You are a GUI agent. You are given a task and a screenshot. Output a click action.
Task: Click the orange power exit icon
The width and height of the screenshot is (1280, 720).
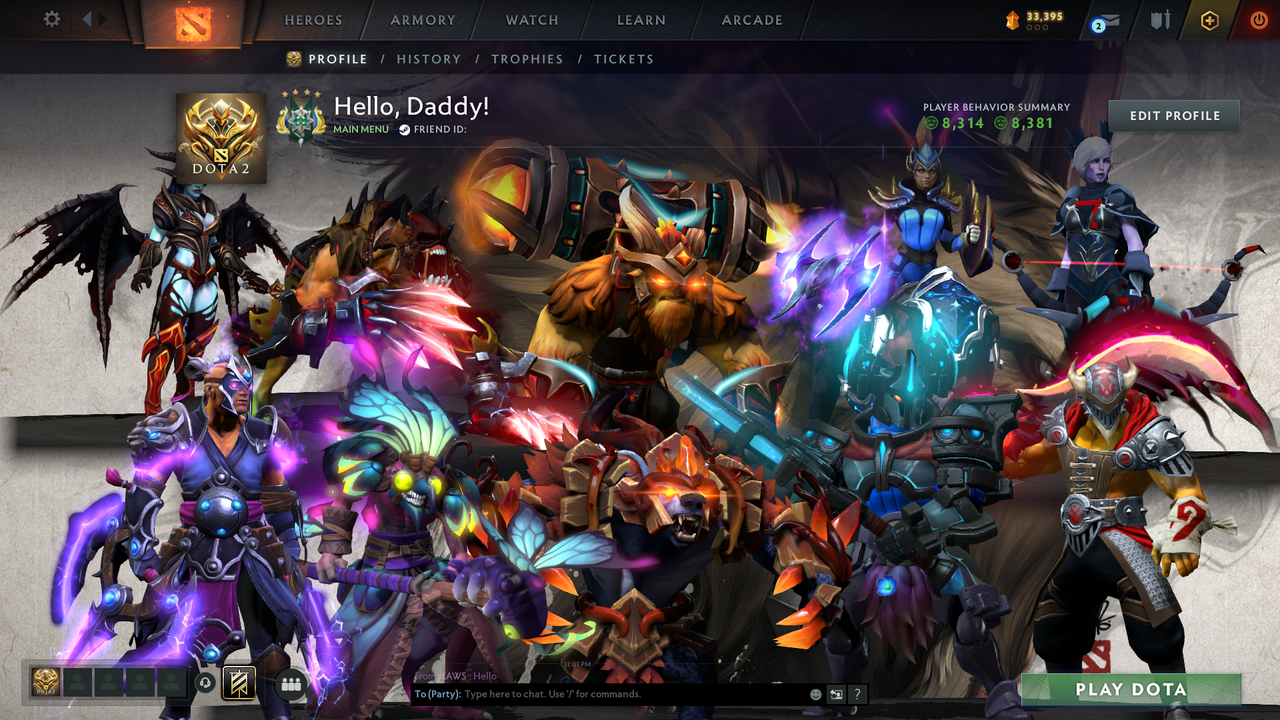click(x=1259, y=19)
